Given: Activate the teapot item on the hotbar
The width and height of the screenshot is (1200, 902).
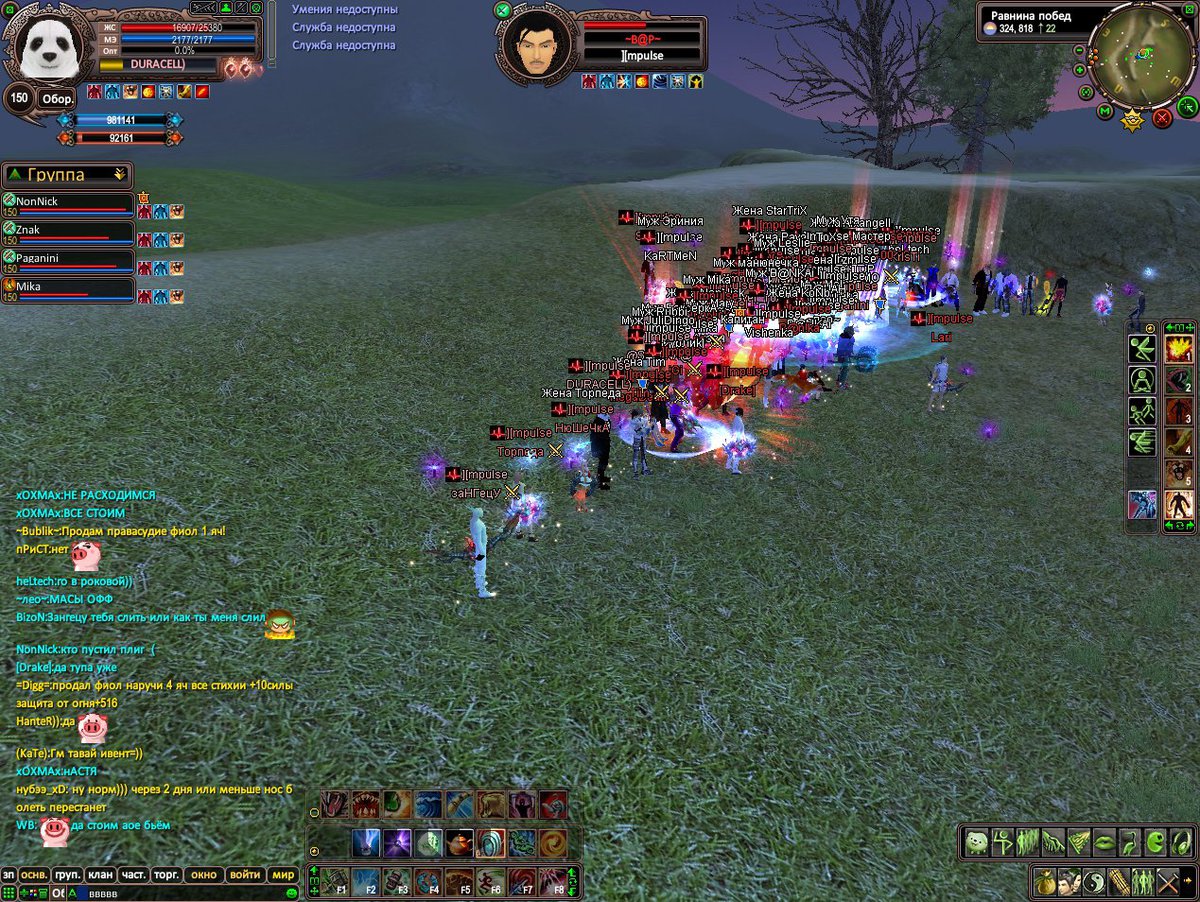Looking at the screenshot, I should [x=460, y=843].
